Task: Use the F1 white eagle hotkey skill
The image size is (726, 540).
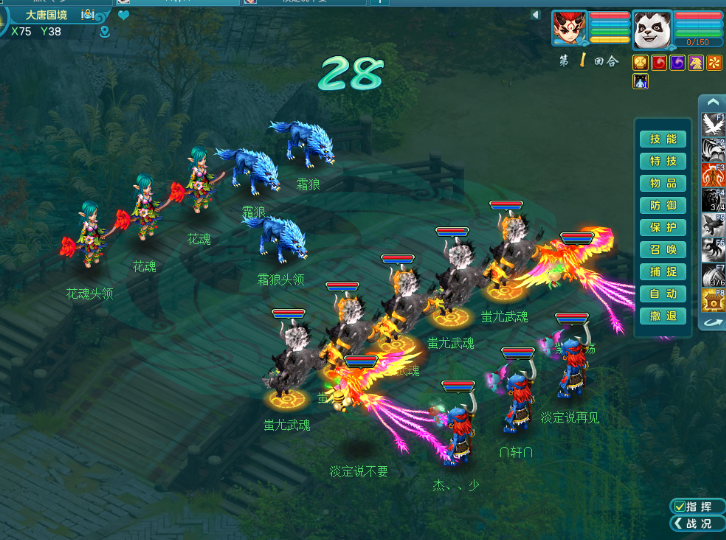Action: pyautogui.click(x=713, y=124)
